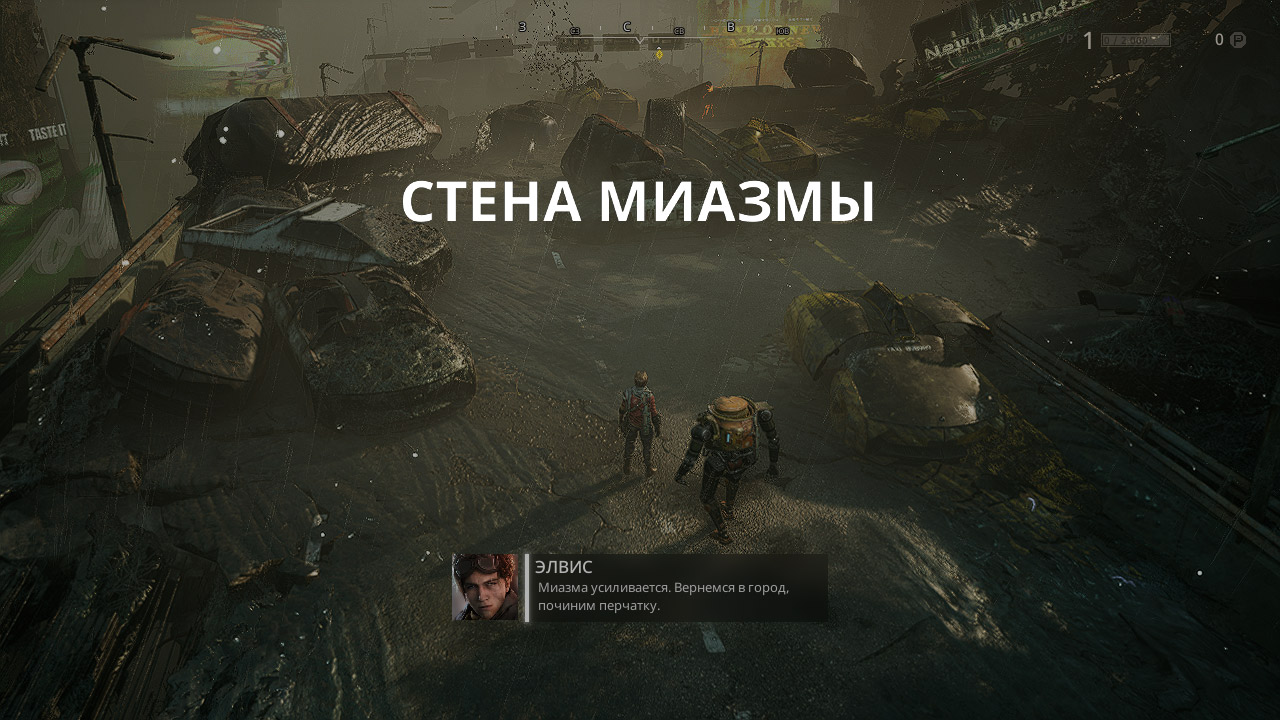
Task: Click the north С letter on the compass
Action: pos(627,27)
